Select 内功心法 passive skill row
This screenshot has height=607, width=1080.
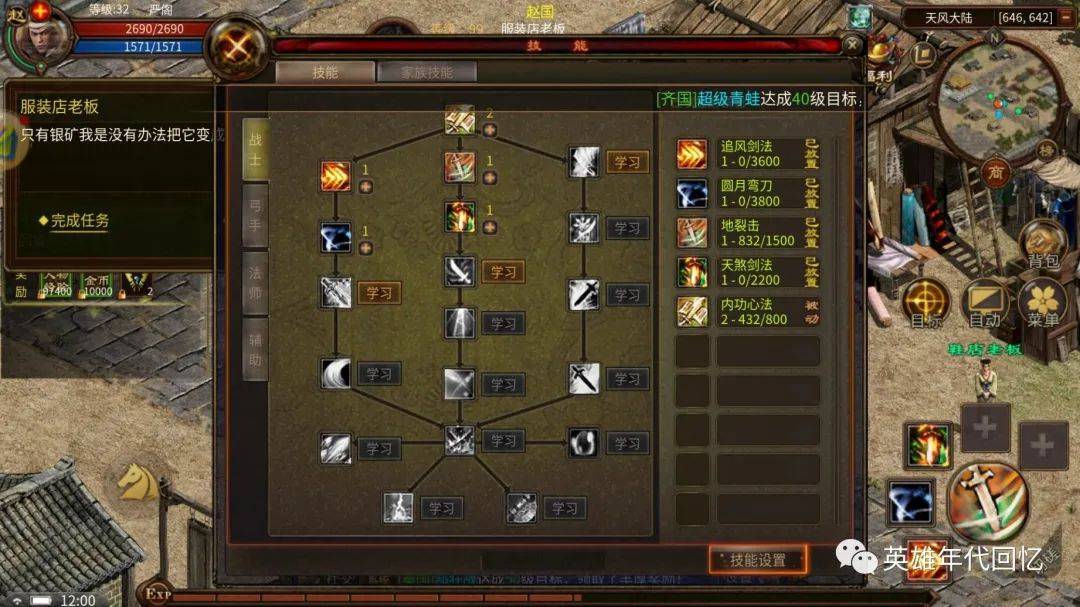click(x=750, y=311)
